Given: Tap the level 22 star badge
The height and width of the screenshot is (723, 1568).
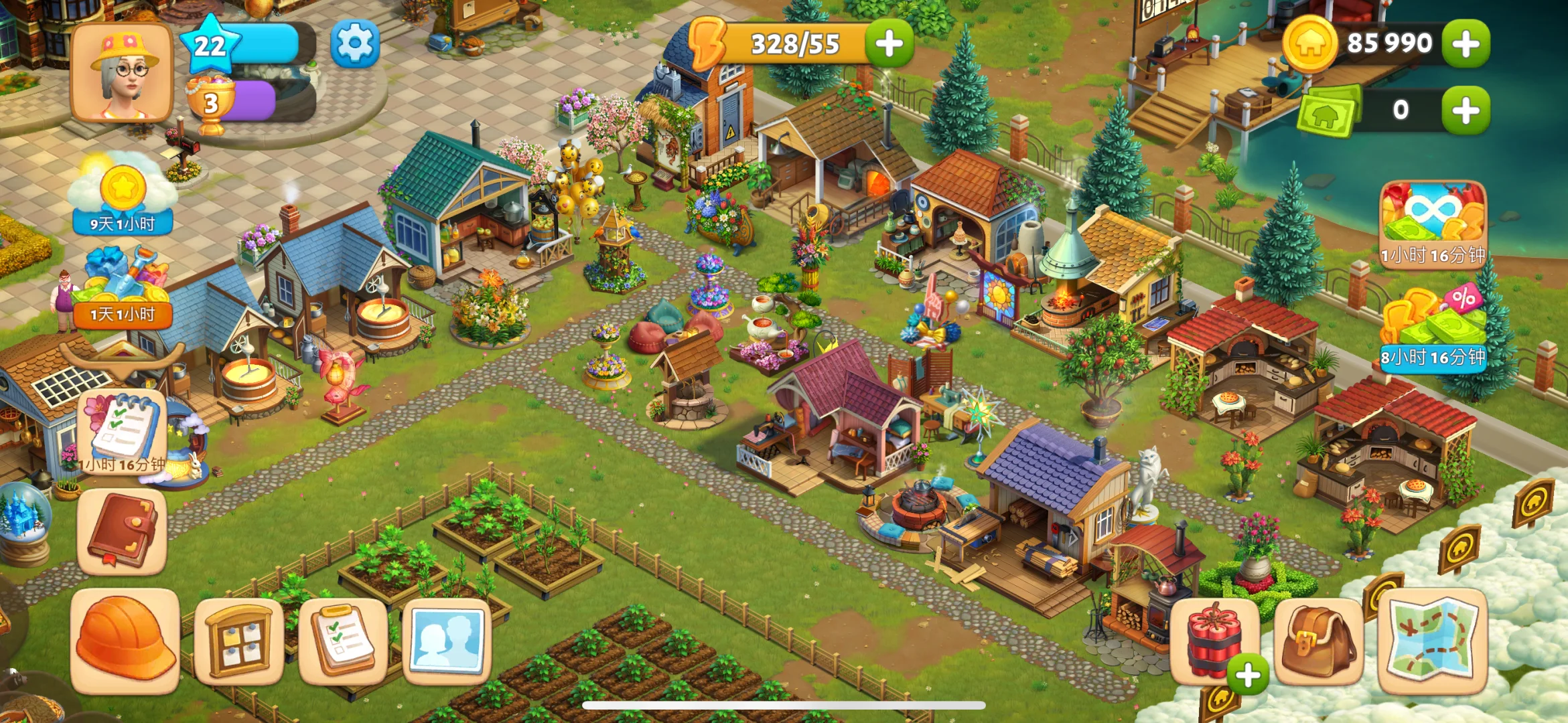Looking at the screenshot, I should click(x=210, y=46).
